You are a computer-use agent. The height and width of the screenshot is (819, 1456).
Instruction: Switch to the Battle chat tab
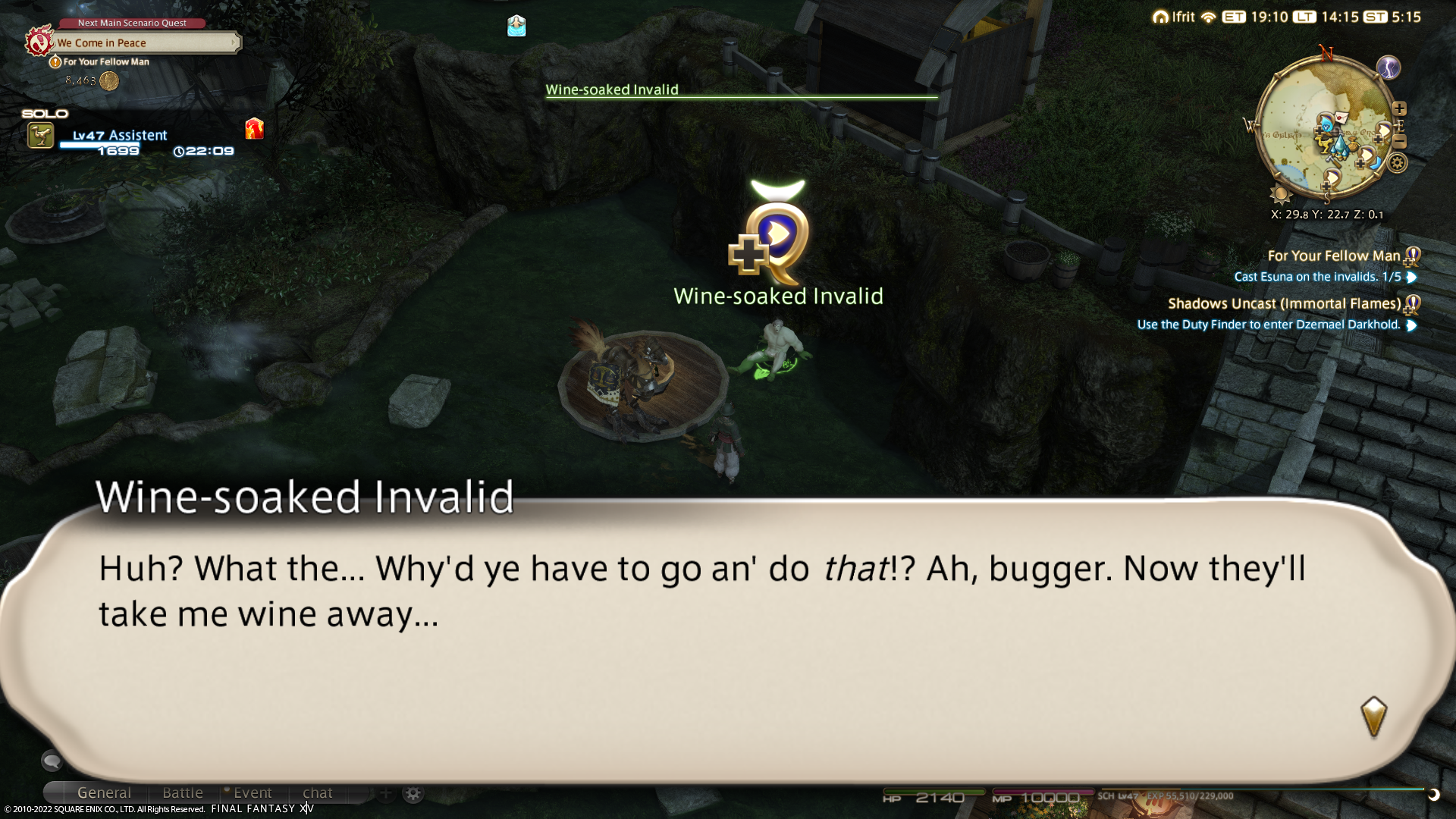183,793
